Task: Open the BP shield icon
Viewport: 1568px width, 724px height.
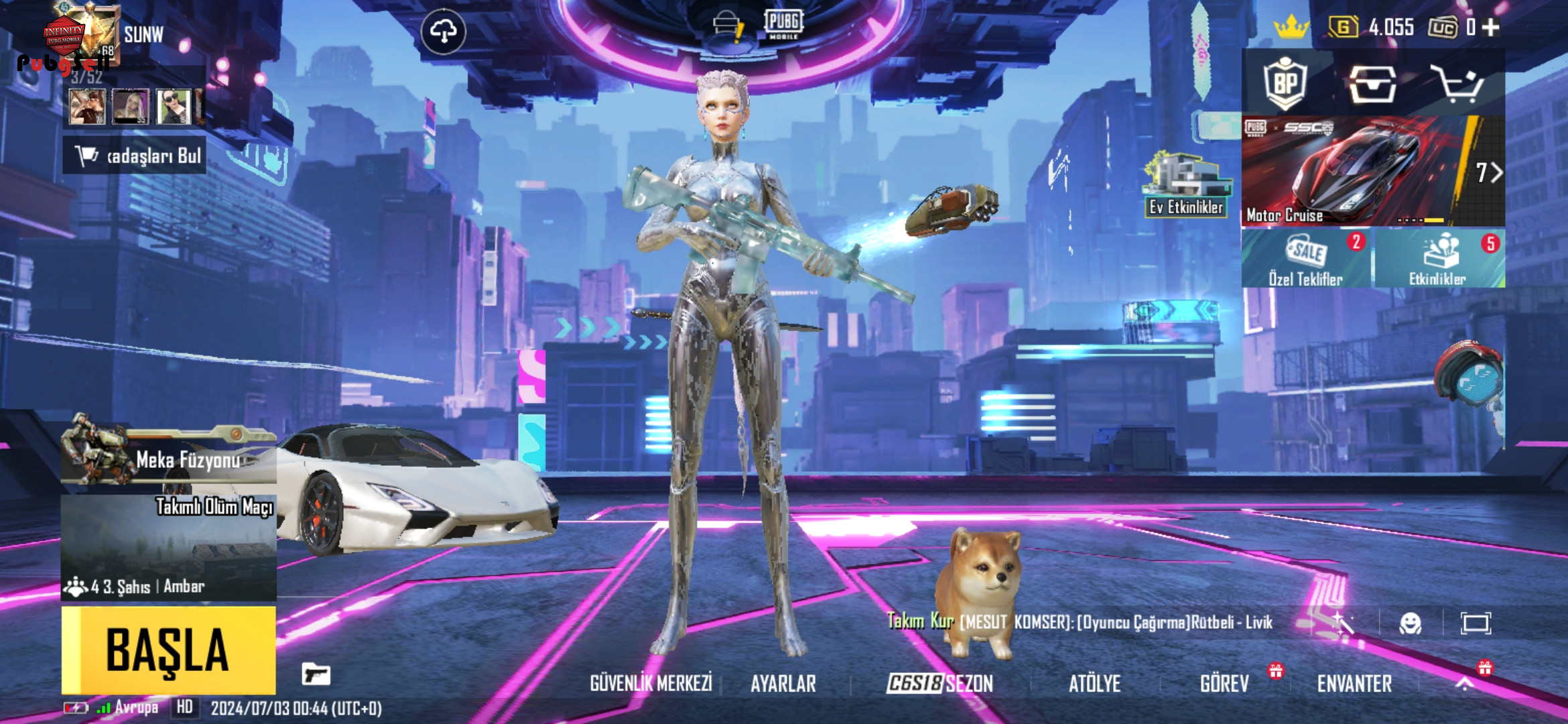Action: click(x=1285, y=84)
